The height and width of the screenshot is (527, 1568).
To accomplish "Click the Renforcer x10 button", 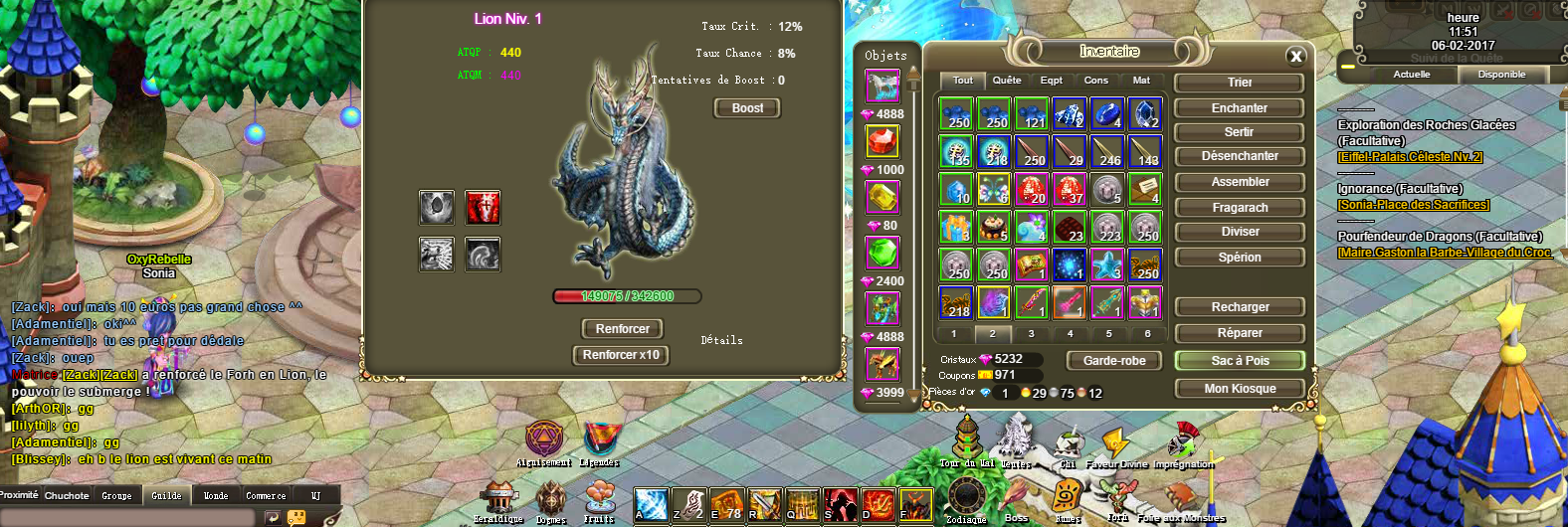I will click(621, 355).
